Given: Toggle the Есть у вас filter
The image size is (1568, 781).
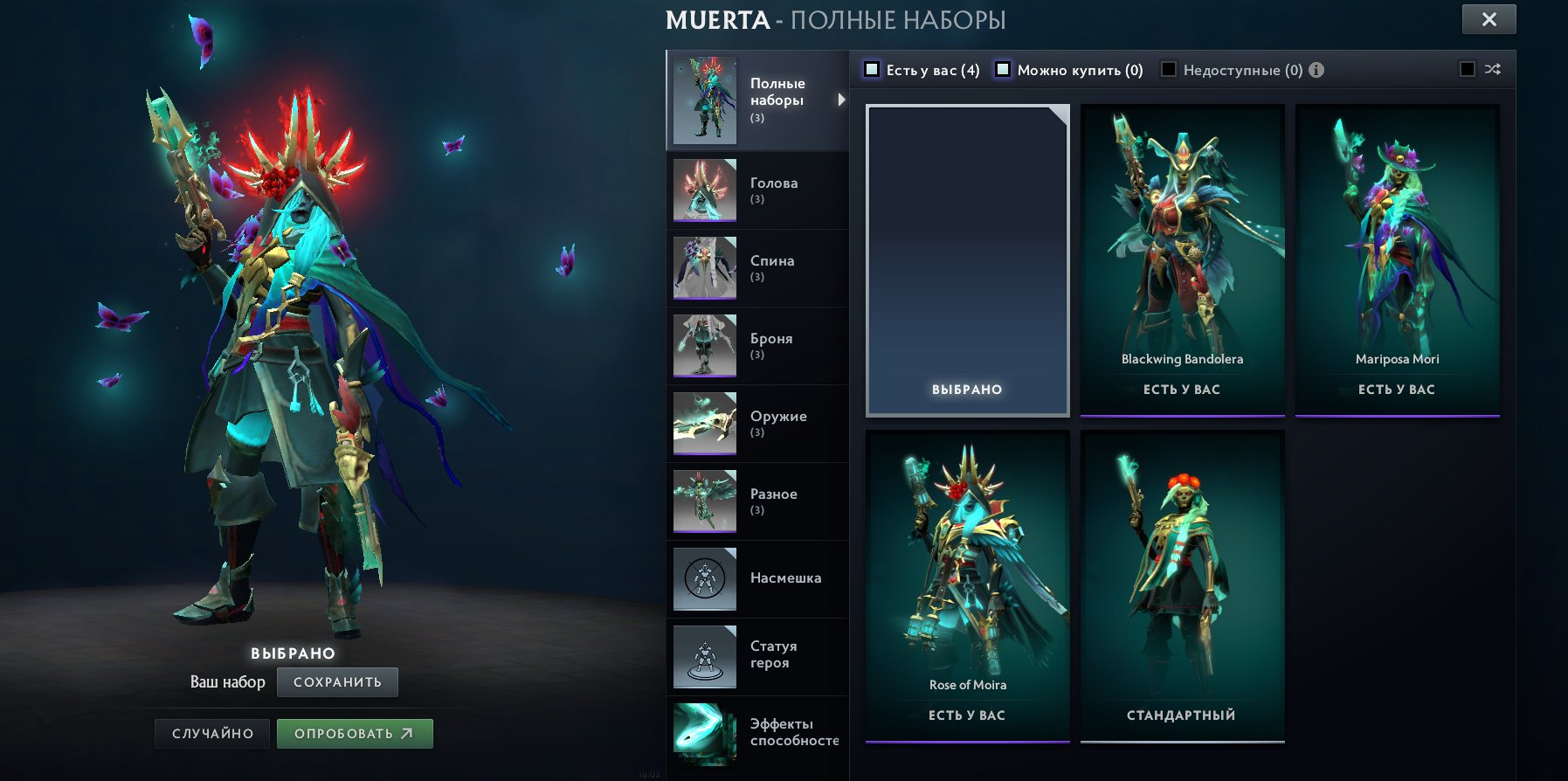Looking at the screenshot, I should [872, 70].
